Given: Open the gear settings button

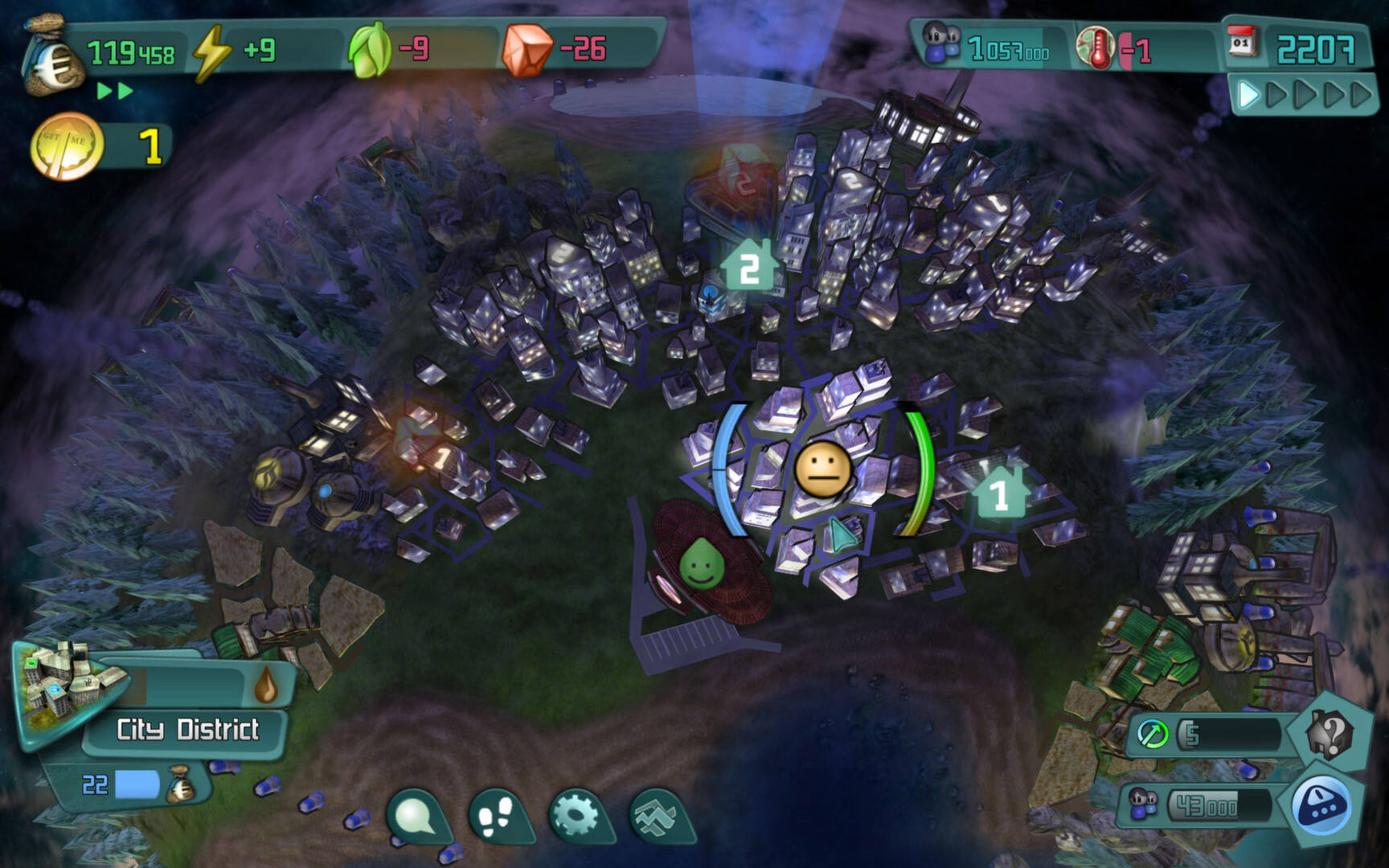Looking at the screenshot, I should tap(576, 816).
